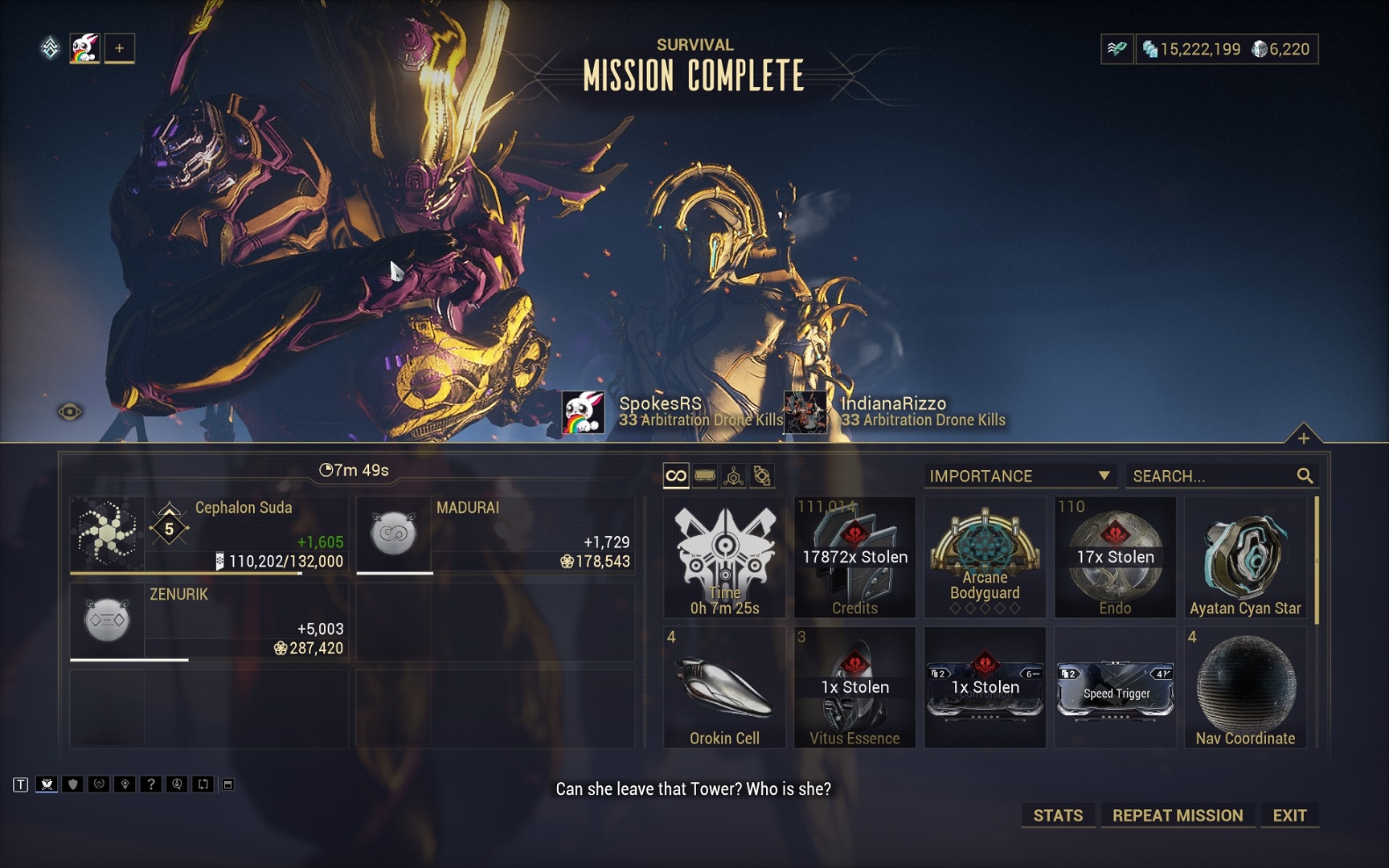This screenshot has width=1389, height=868.
Task: Open the Cephalon Suda standing row
Action: [x=209, y=534]
